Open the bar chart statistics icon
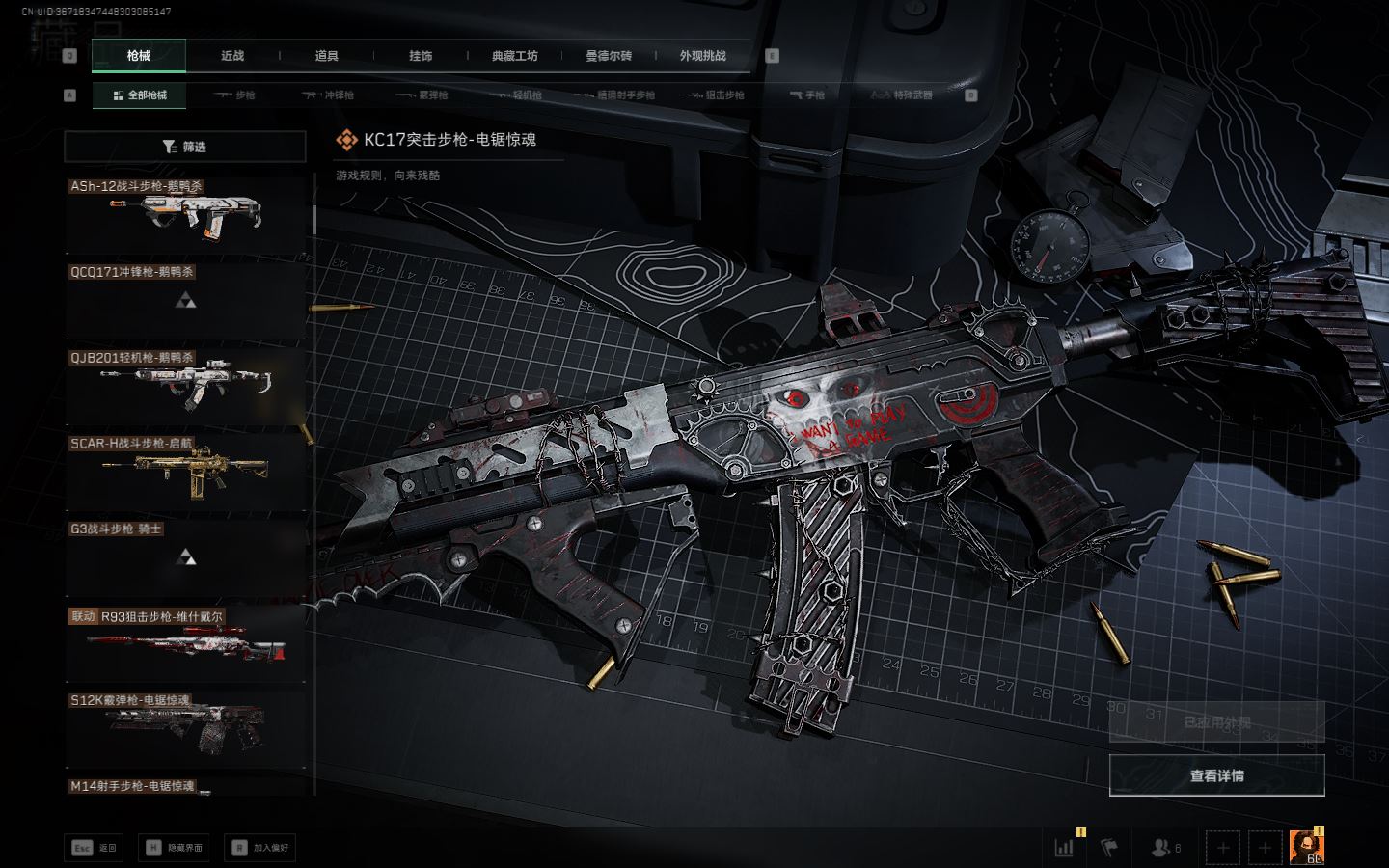 [x=1064, y=848]
